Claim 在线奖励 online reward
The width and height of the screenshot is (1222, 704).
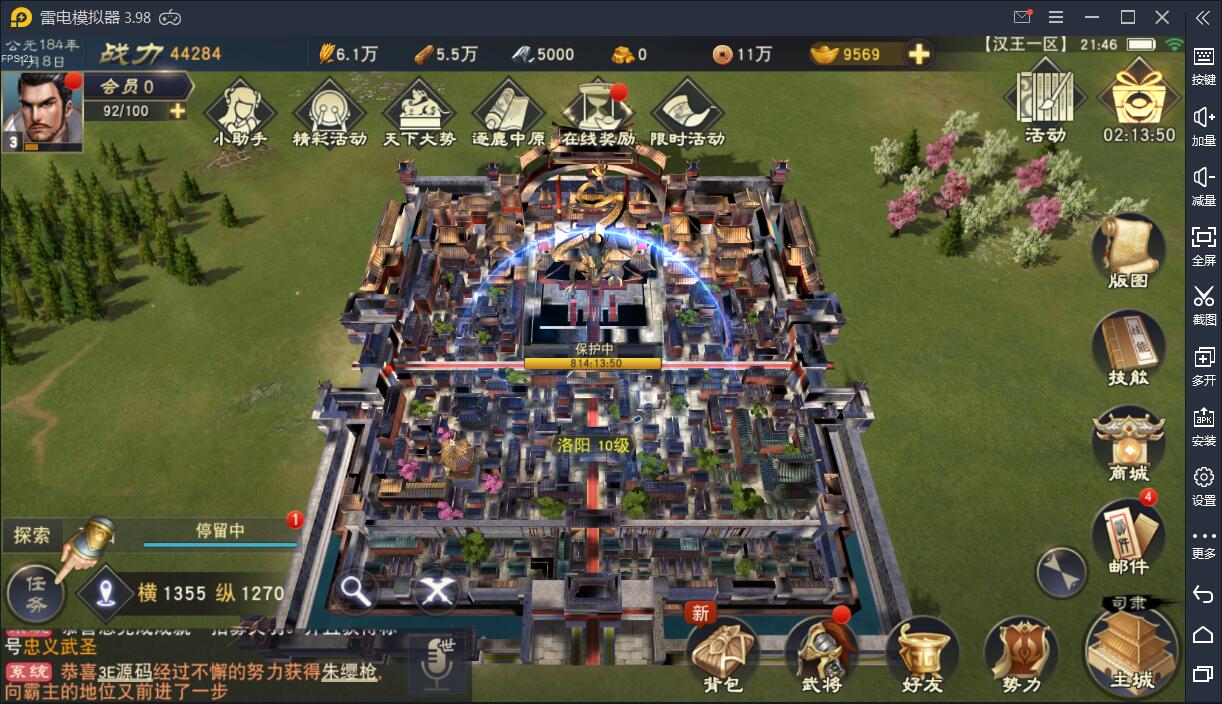coord(598,111)
